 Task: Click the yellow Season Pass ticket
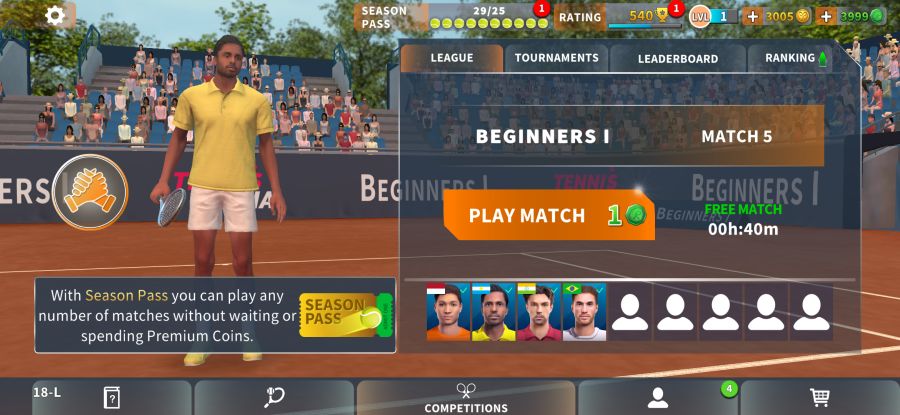point(340,314)
